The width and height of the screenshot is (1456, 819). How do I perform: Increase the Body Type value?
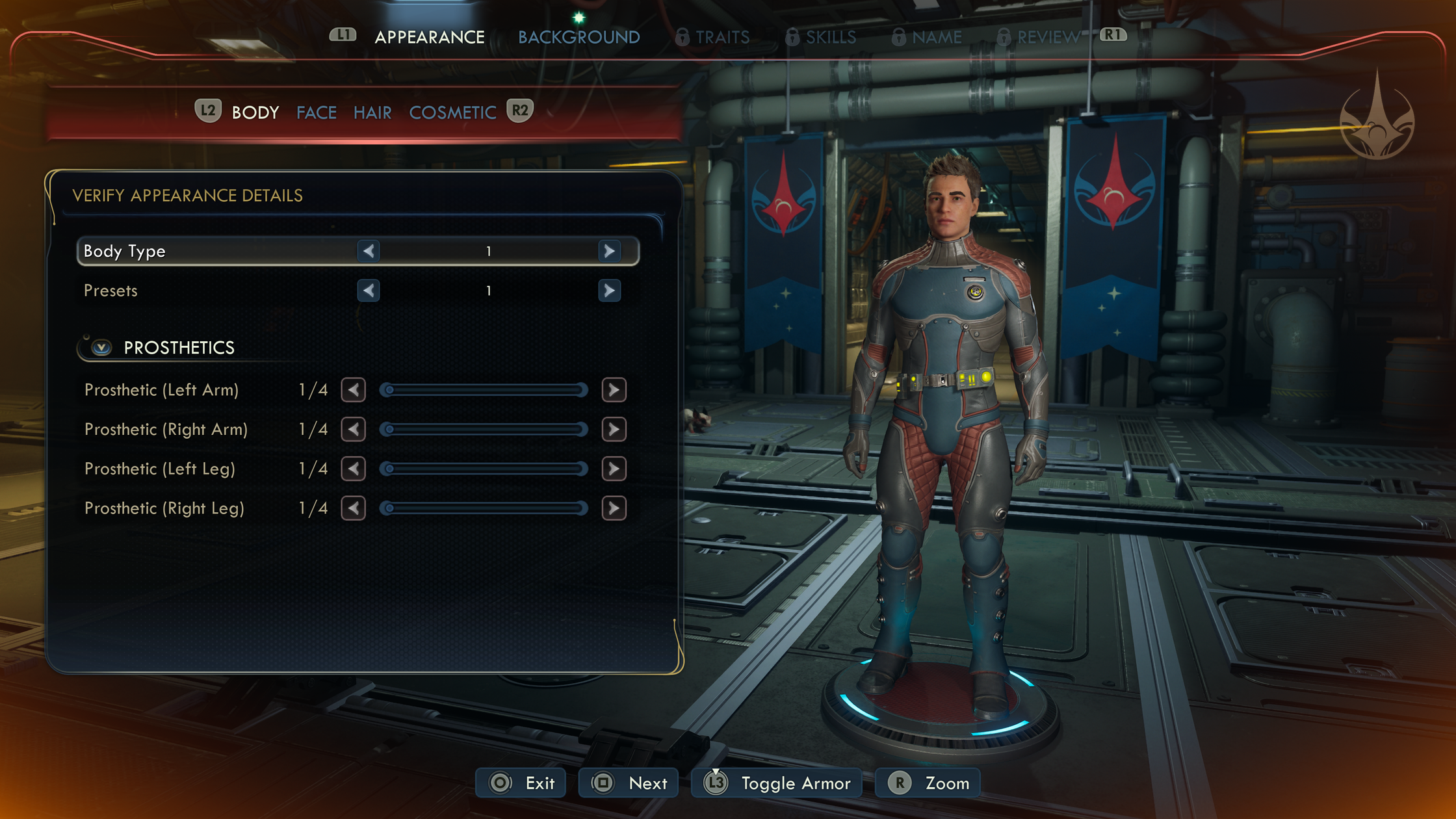[x=609, y=251]
